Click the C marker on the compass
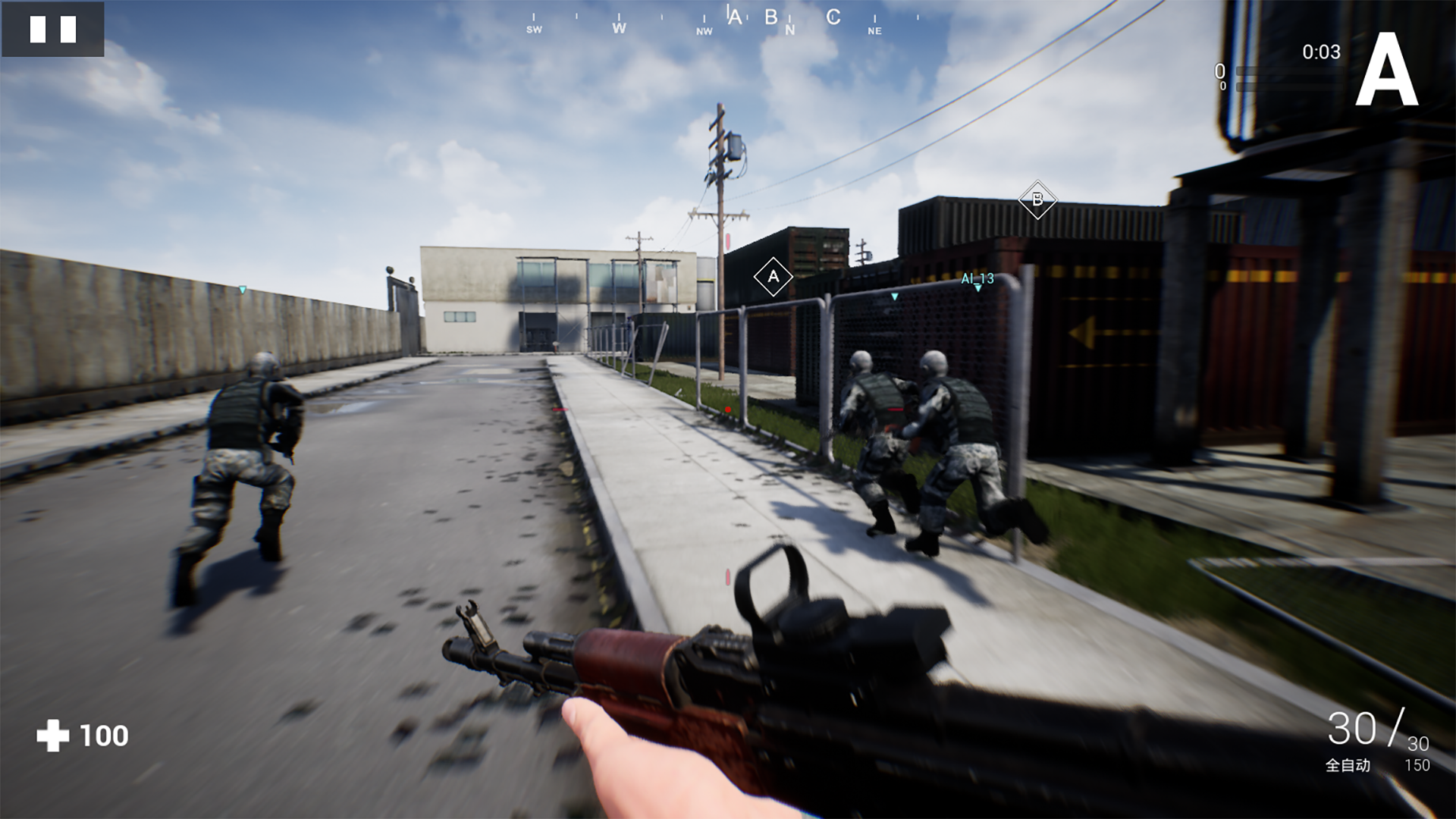 [833, 17]
